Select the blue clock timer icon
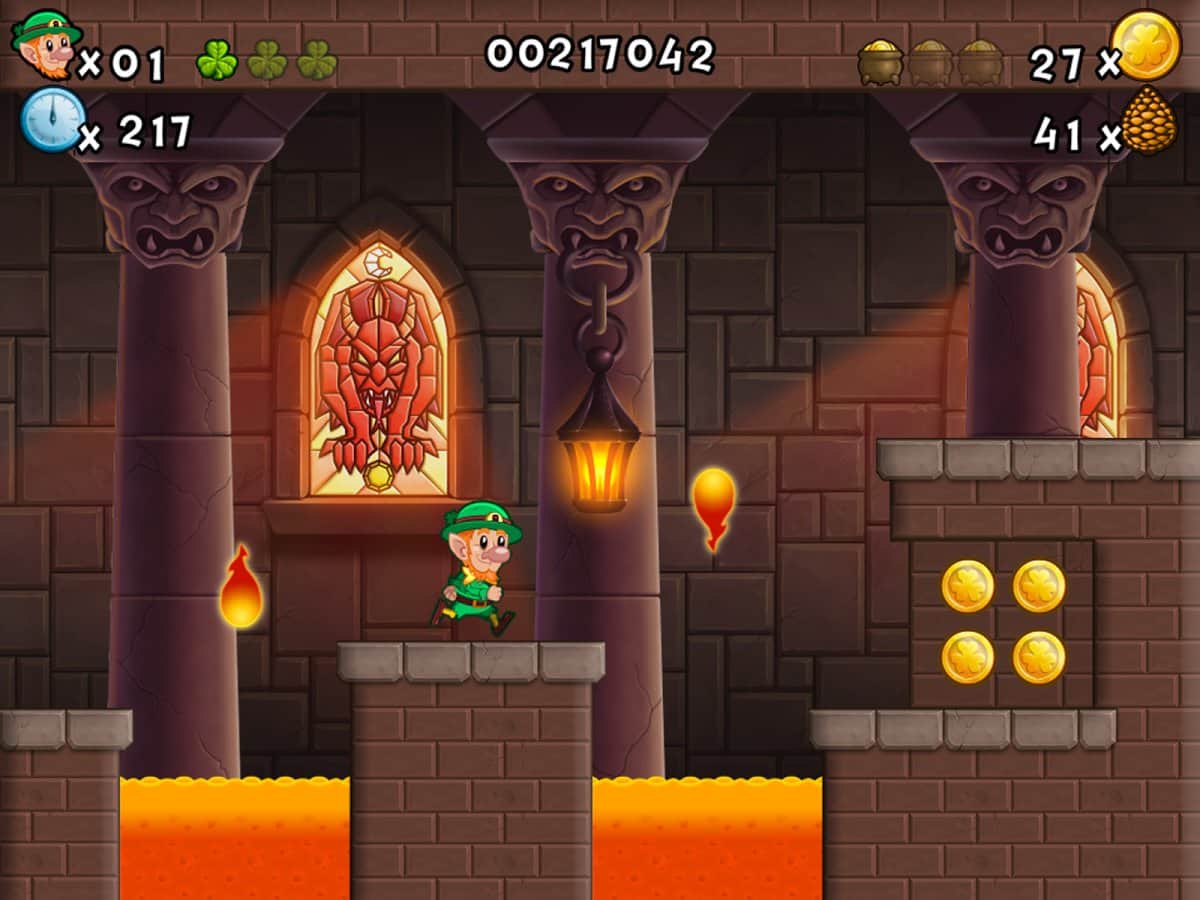This screenshot has width=1200, height=900. pyautogui.click(x=52, y=120)
